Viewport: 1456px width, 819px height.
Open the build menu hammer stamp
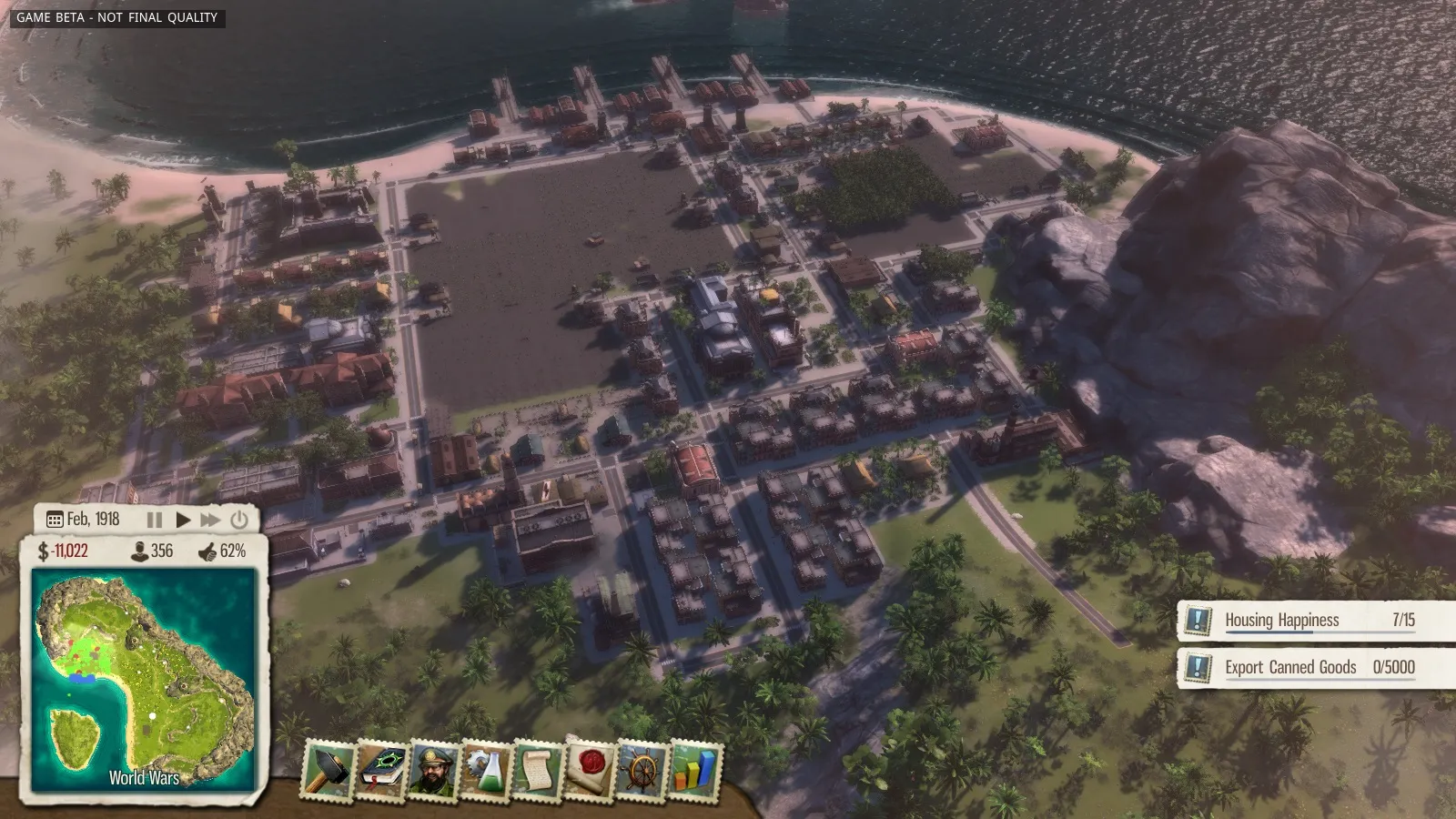[x=328, y=770]
